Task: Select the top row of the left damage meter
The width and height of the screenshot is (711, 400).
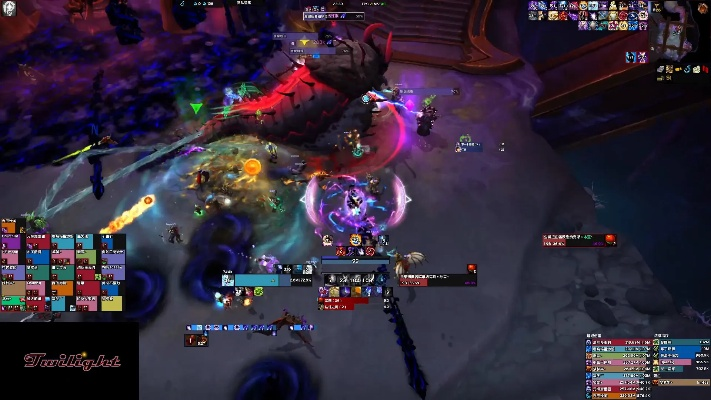Action: click(616, 342)
